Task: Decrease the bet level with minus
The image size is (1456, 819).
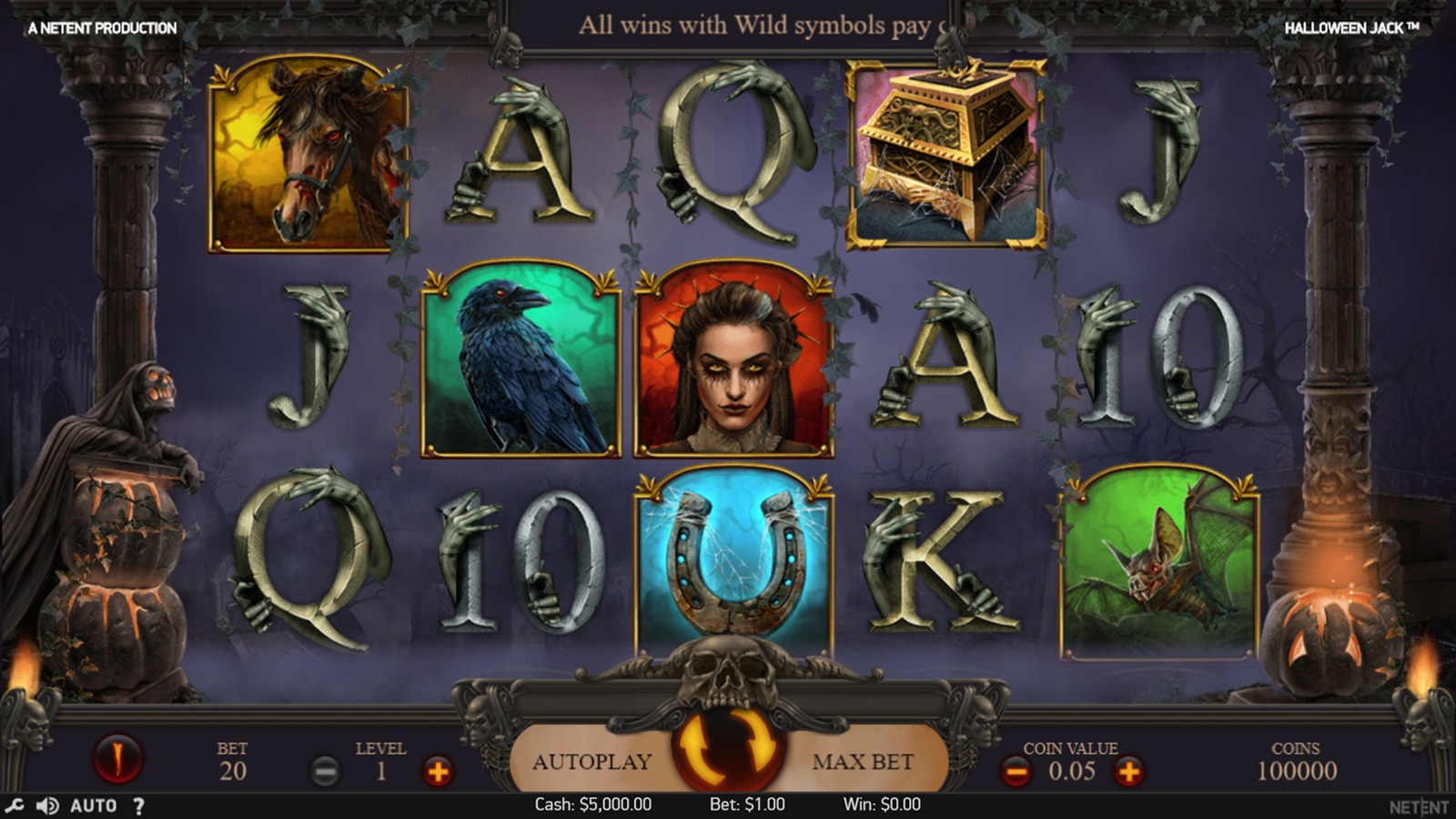Action: click(x=325, y=773)
